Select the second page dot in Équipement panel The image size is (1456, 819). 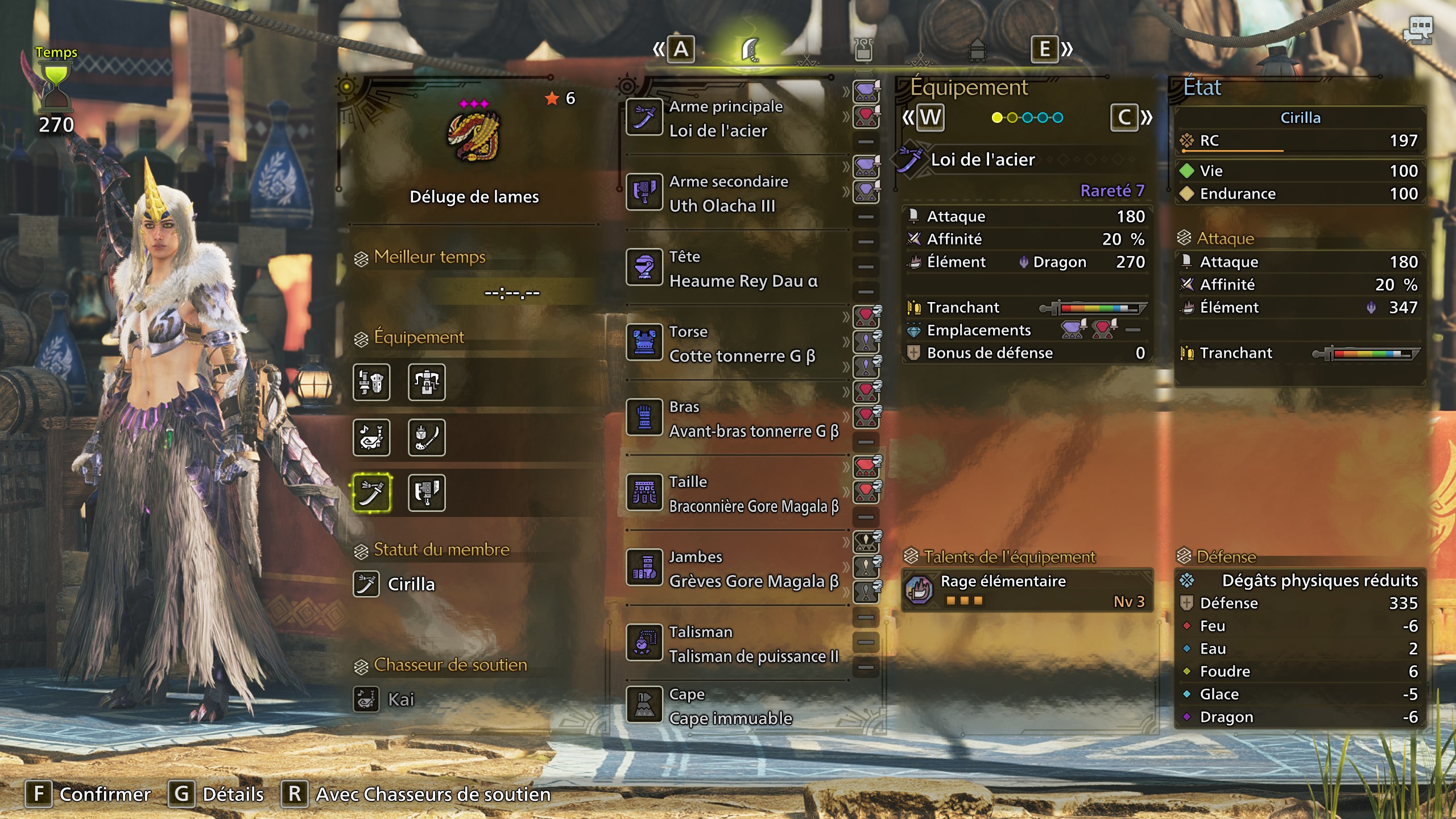(1012, 118)
